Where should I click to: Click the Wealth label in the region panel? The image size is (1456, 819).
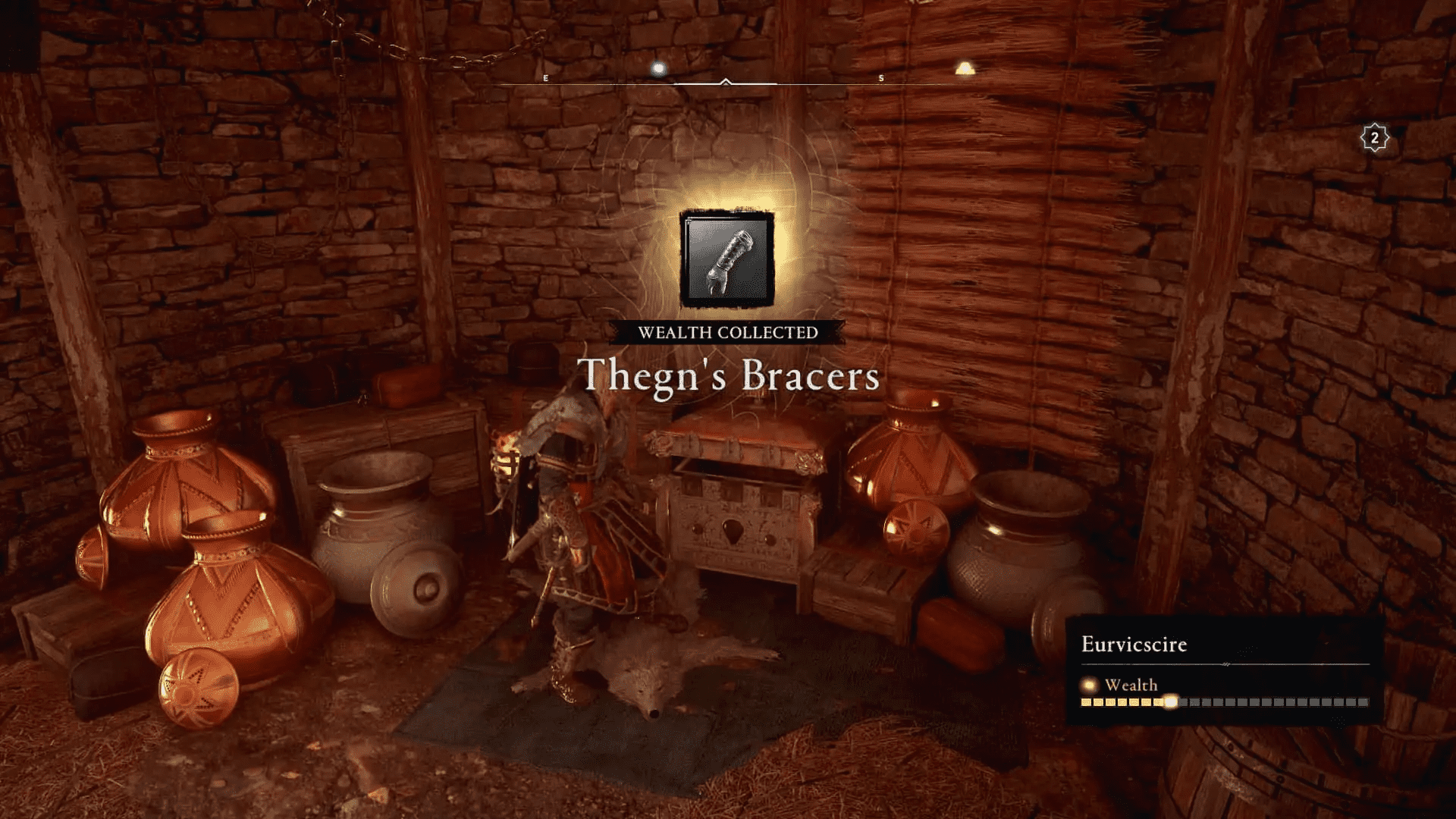pyautogui.click(x=1134, y=685)
